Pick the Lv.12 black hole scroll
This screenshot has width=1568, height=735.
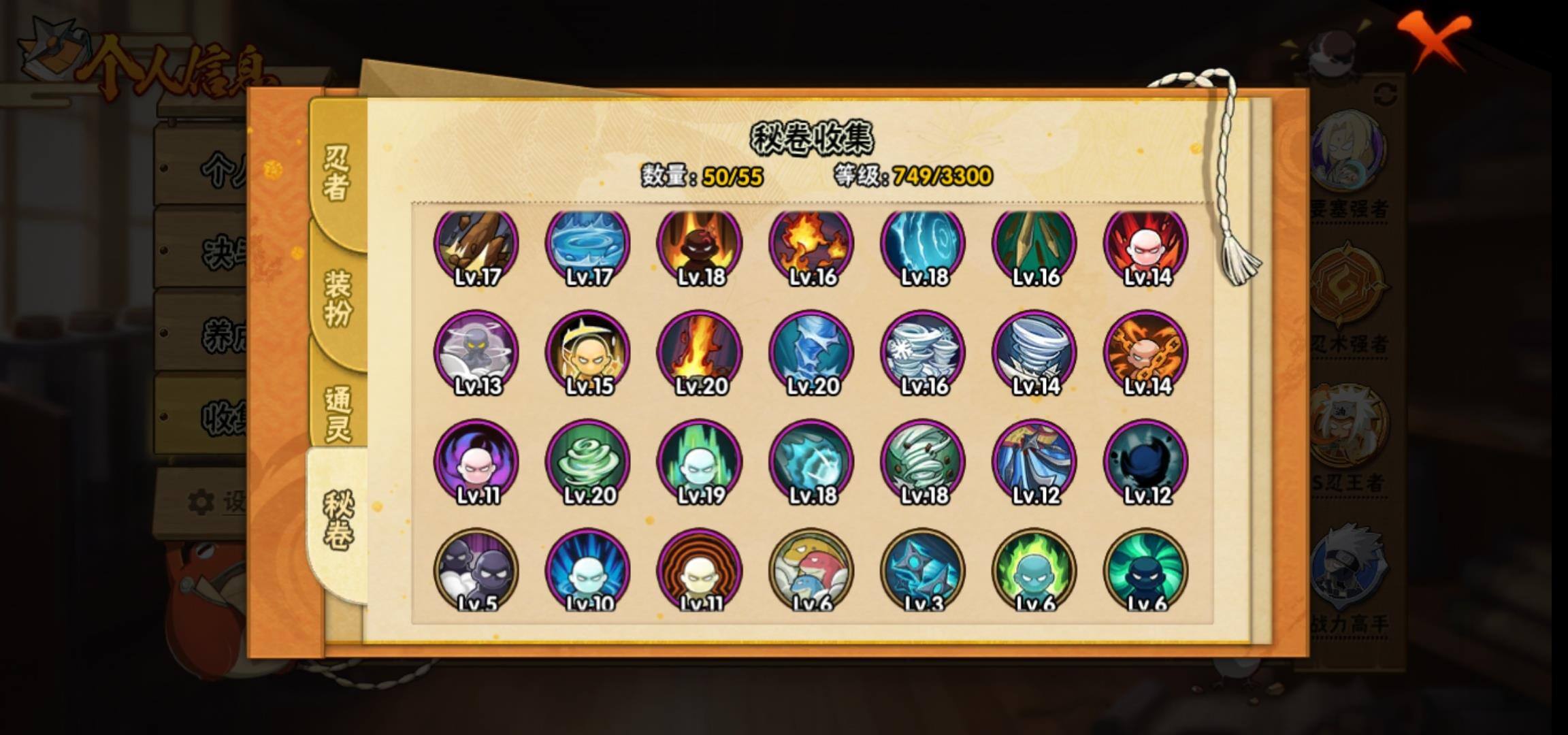[1146, 462]
